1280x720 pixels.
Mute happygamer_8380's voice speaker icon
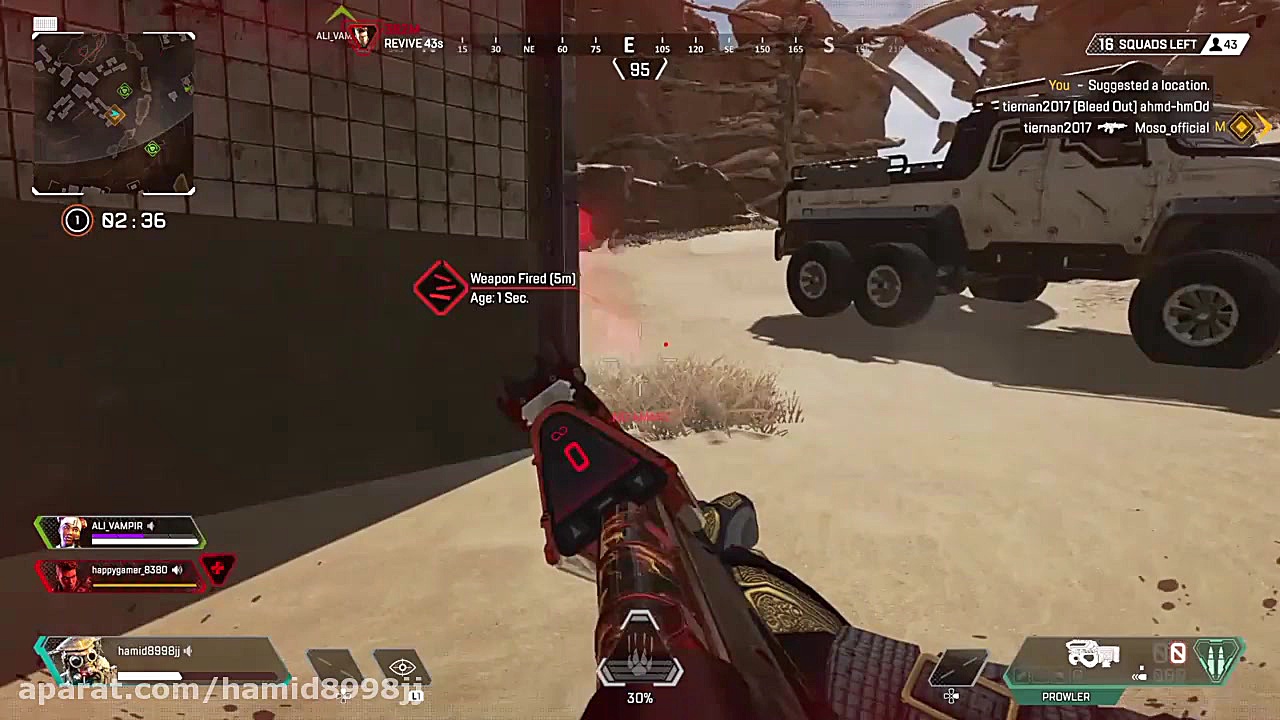point(176,571)
